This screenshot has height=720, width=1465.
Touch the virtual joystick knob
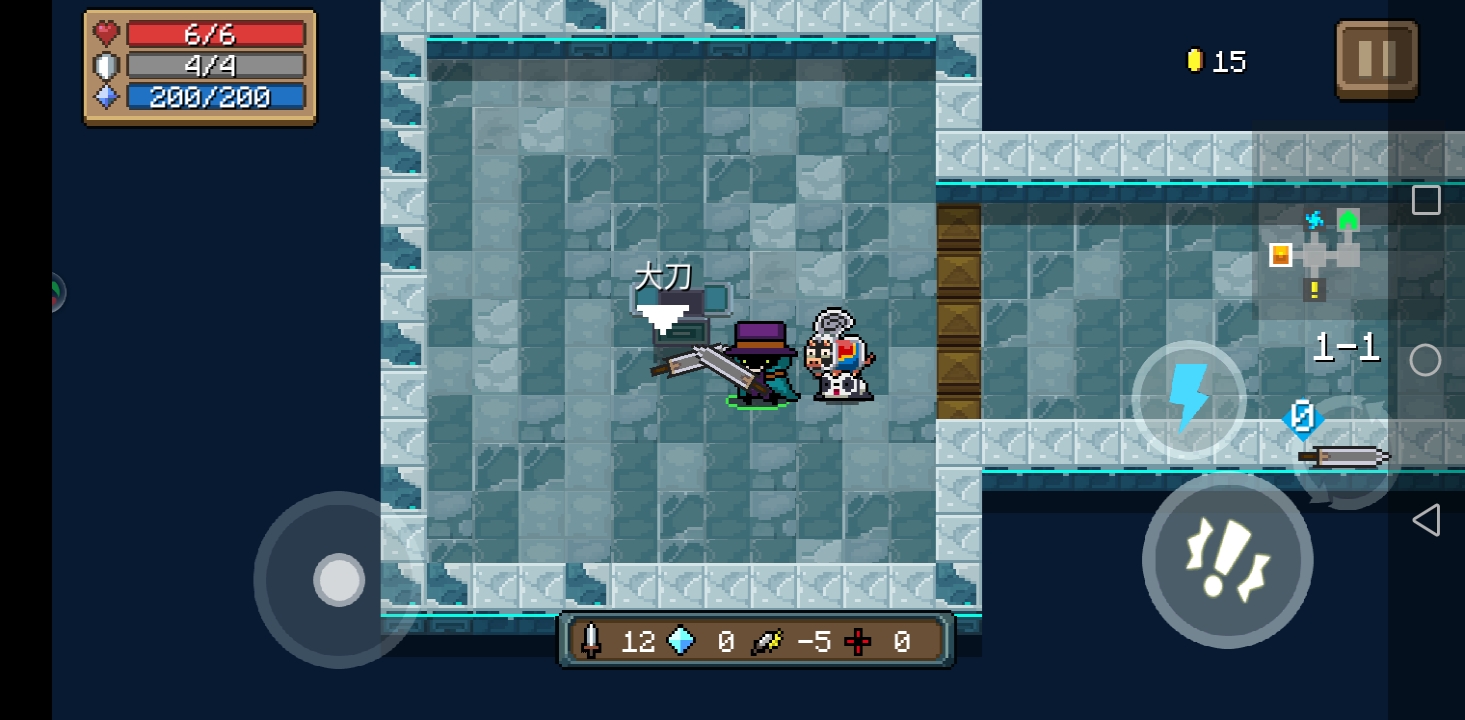pyautogui.click(x=339, y=579)
